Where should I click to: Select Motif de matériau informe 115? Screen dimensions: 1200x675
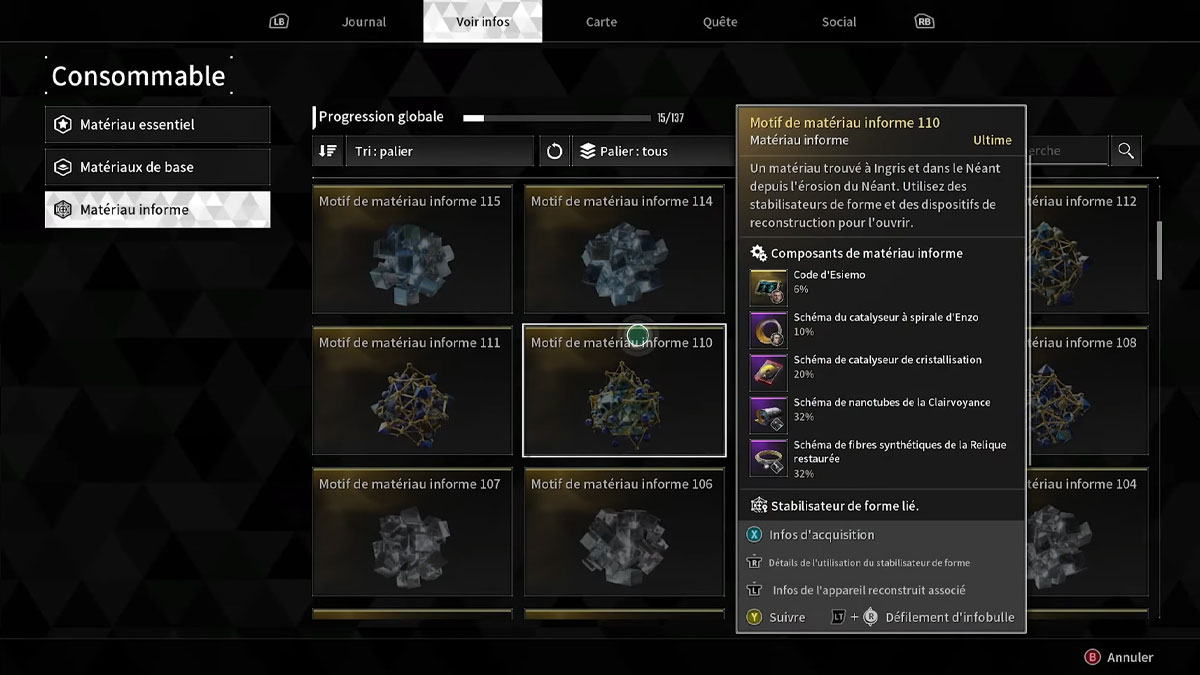(x=412, y=249)
